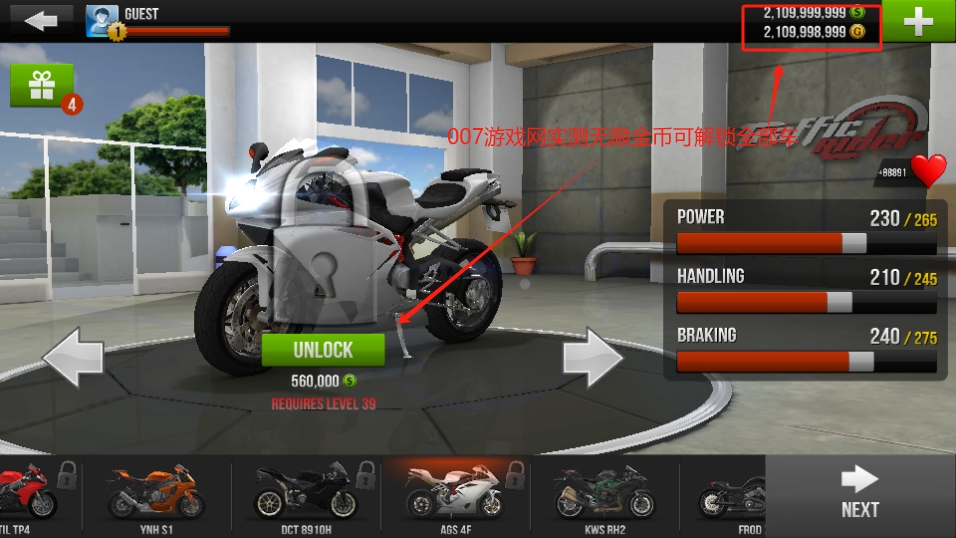Continue with the NEXT button
The width and height of the screenshot is (956, 538).
click(860, 494)
